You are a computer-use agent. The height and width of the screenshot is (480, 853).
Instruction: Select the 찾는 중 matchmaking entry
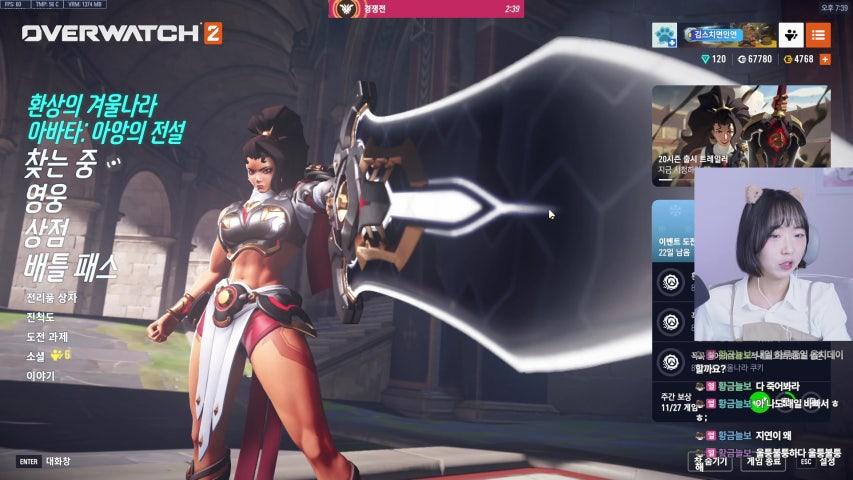60,163
